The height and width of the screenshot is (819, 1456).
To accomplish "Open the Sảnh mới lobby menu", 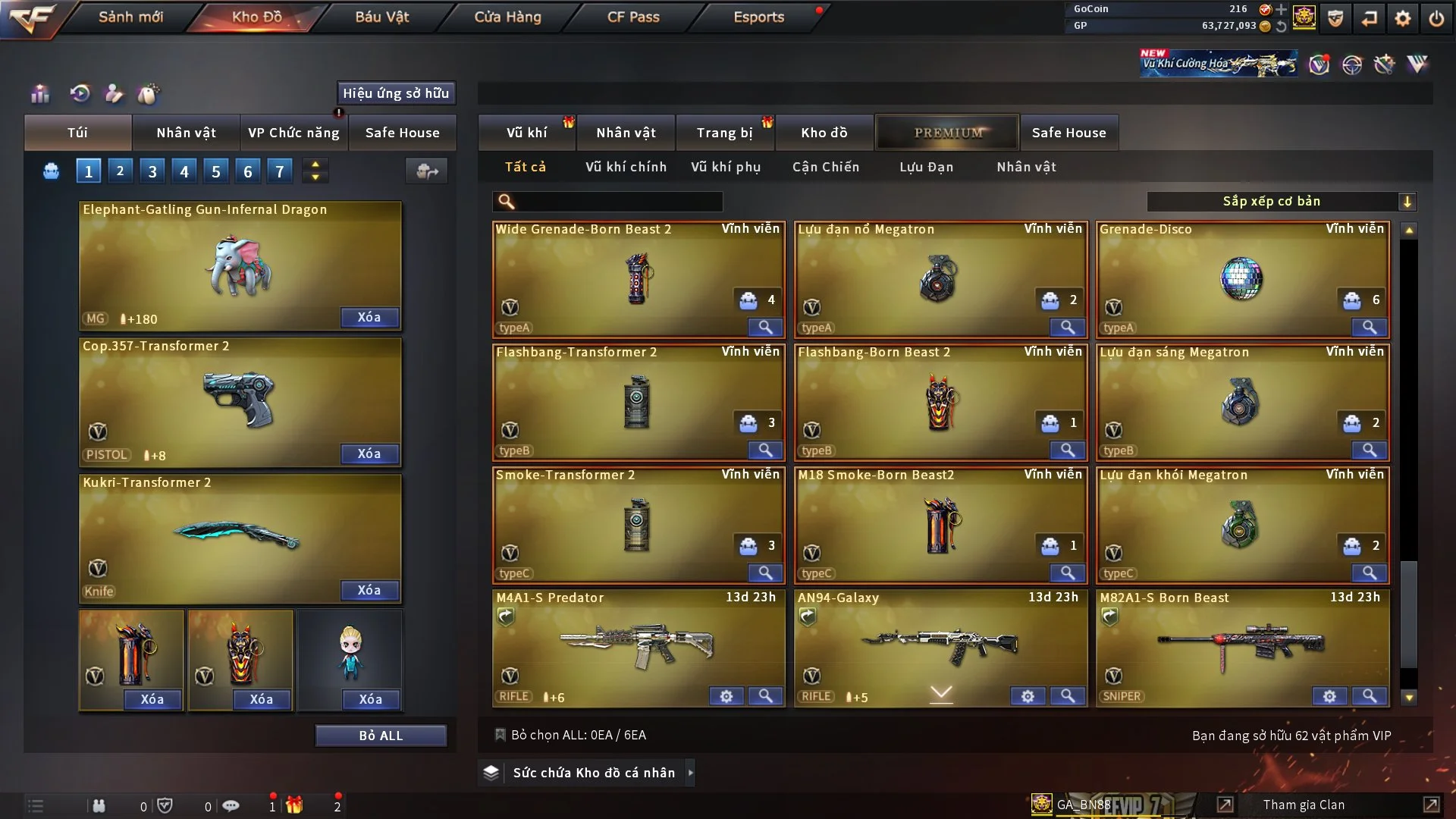I will 130,17.
